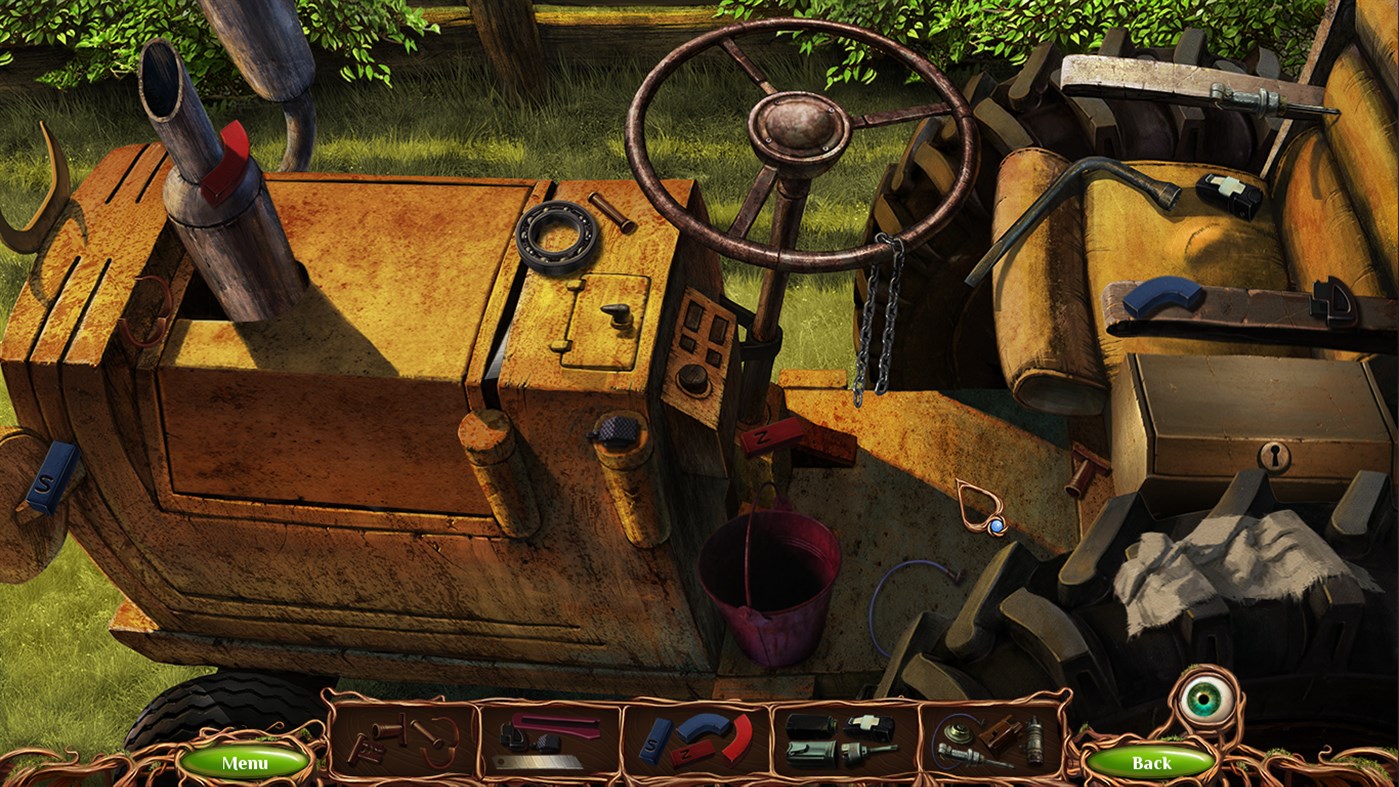Open the Menu
The width and height of the screenshot is (1399, 787).
[247, 762]
